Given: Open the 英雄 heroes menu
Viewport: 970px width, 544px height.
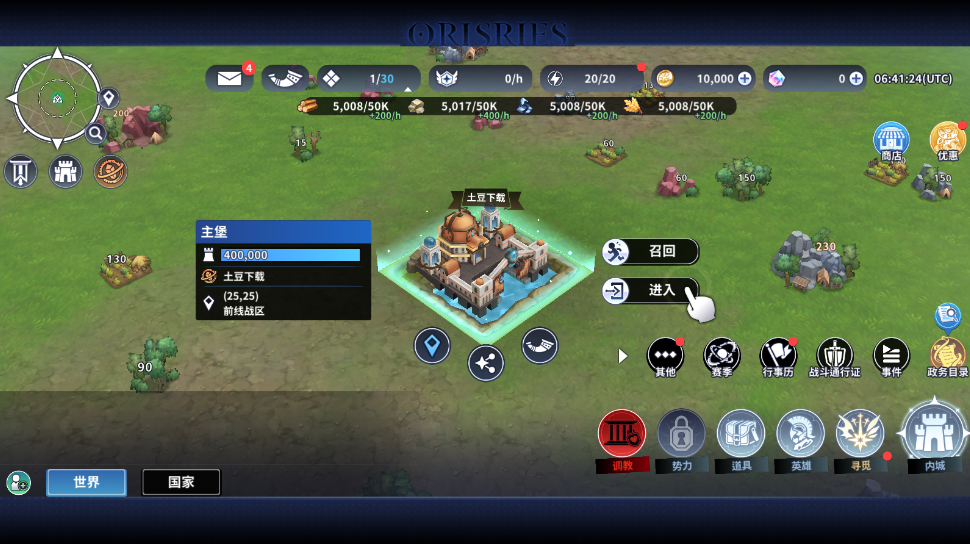Looking at the screenshot, I should pyautogui.click(x=801, y=435).
